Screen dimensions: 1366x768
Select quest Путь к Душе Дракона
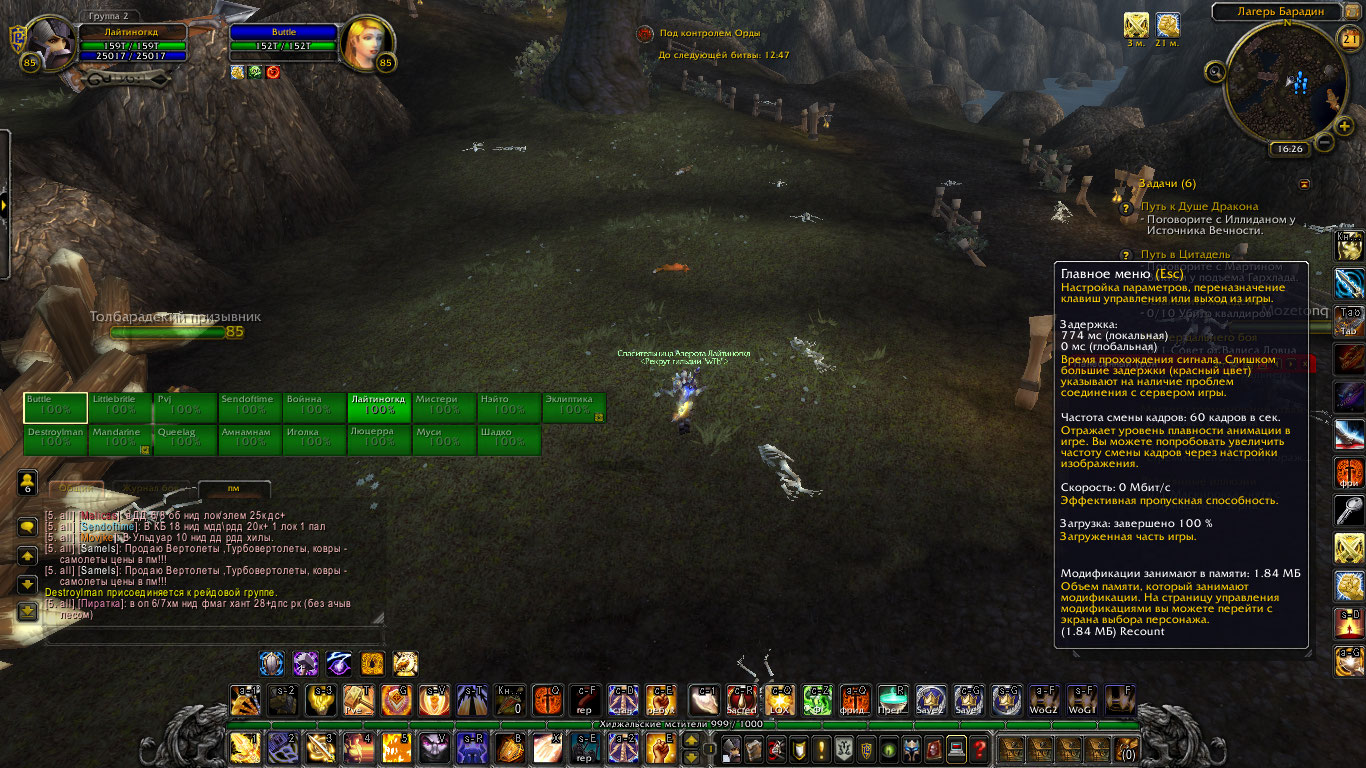(x=1199, y=206)
